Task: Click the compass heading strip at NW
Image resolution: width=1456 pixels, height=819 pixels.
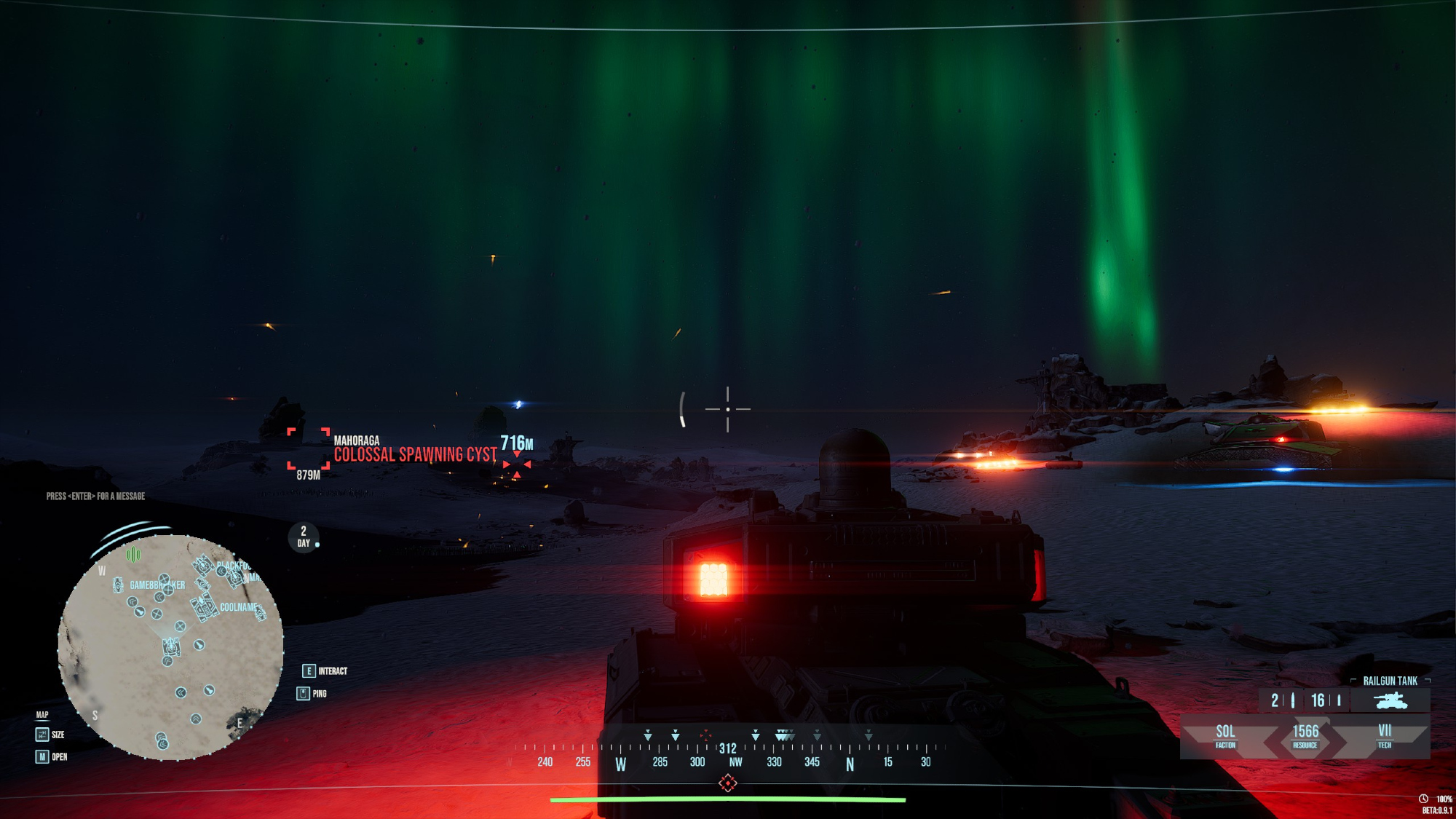Action: 735,762
